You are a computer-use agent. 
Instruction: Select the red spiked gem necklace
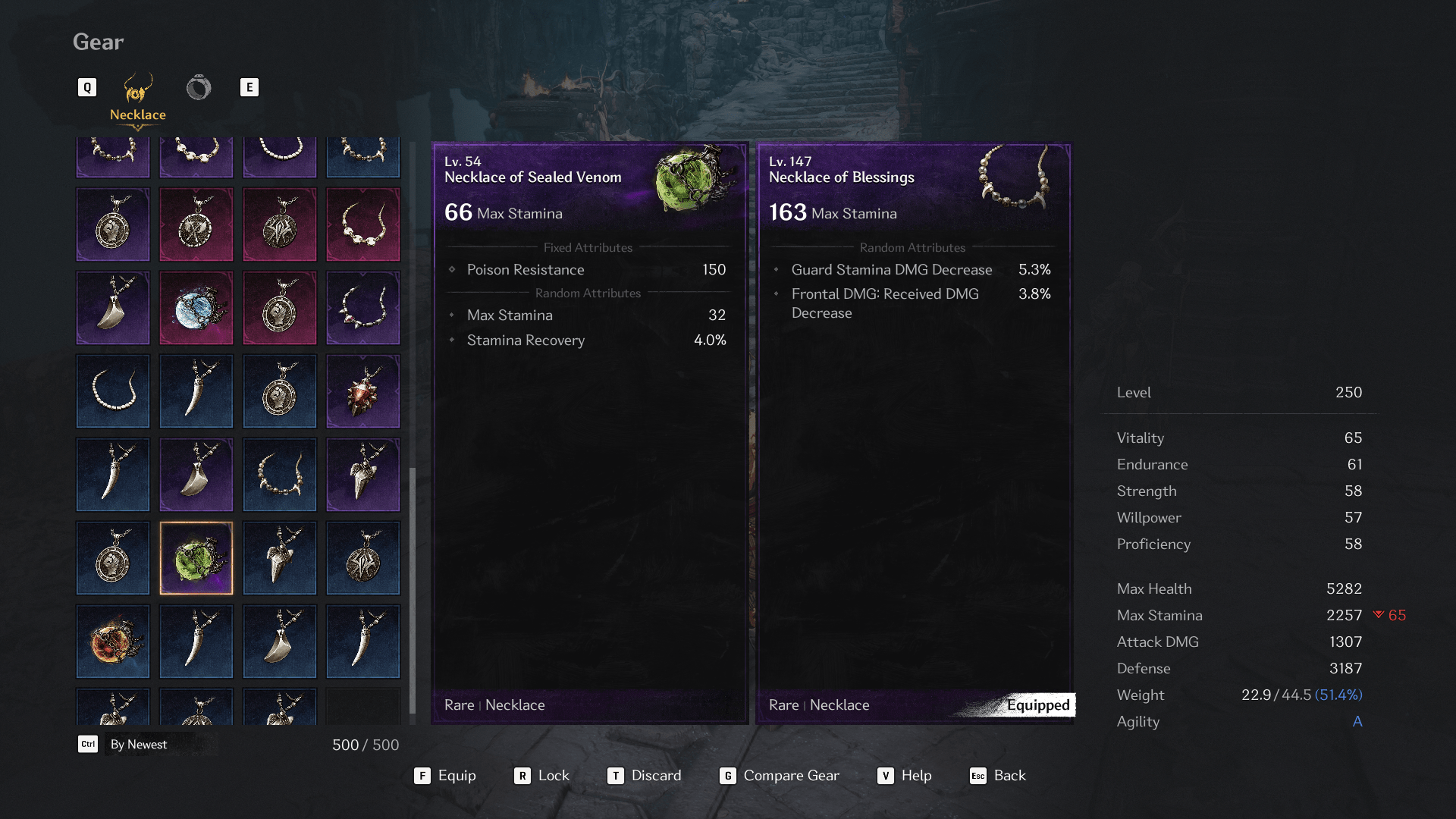[x=363, y=391]
